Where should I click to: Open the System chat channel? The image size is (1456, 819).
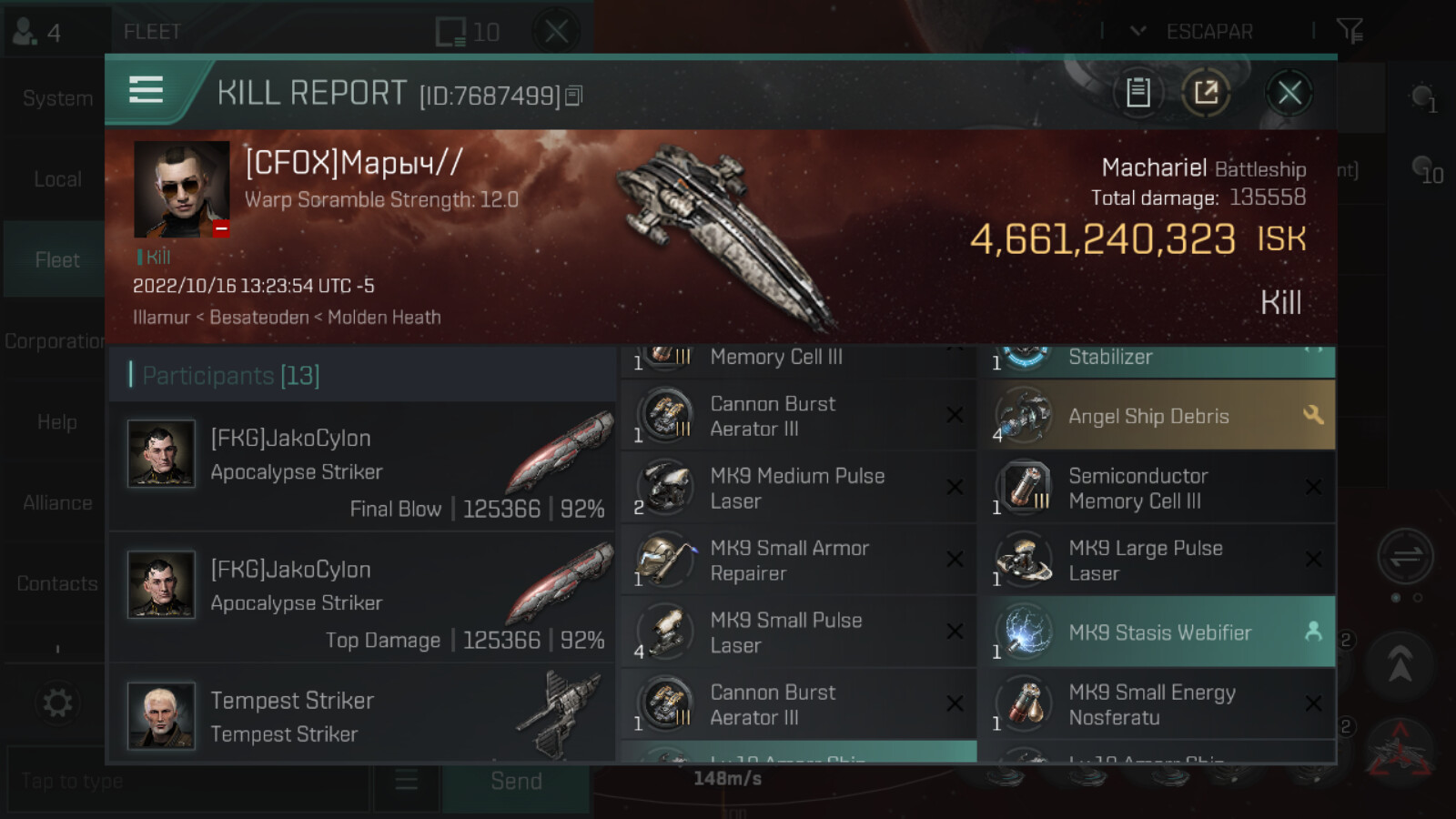click(x=56, y=98)
